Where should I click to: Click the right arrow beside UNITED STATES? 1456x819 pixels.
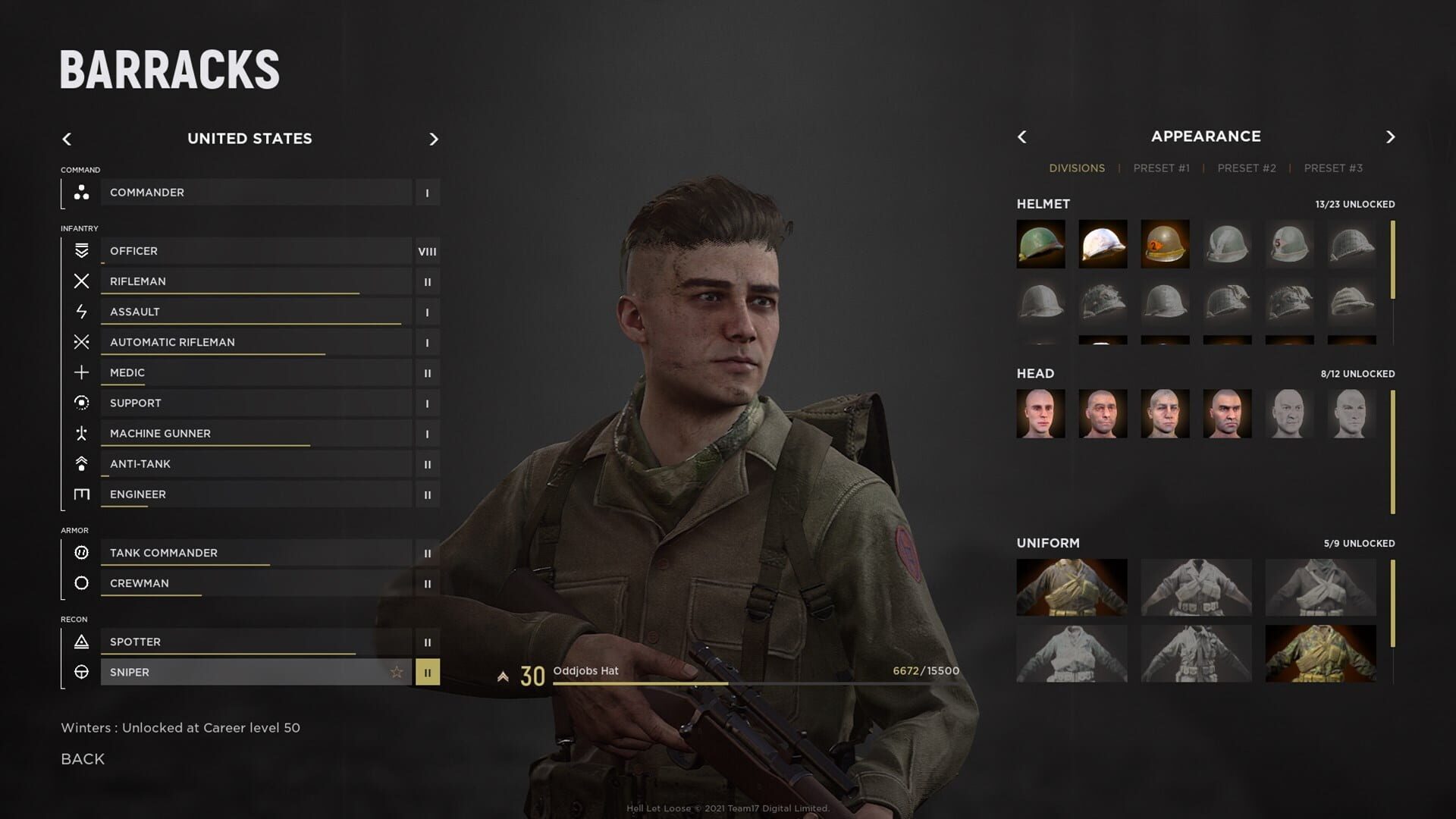(x=434, y=139)
